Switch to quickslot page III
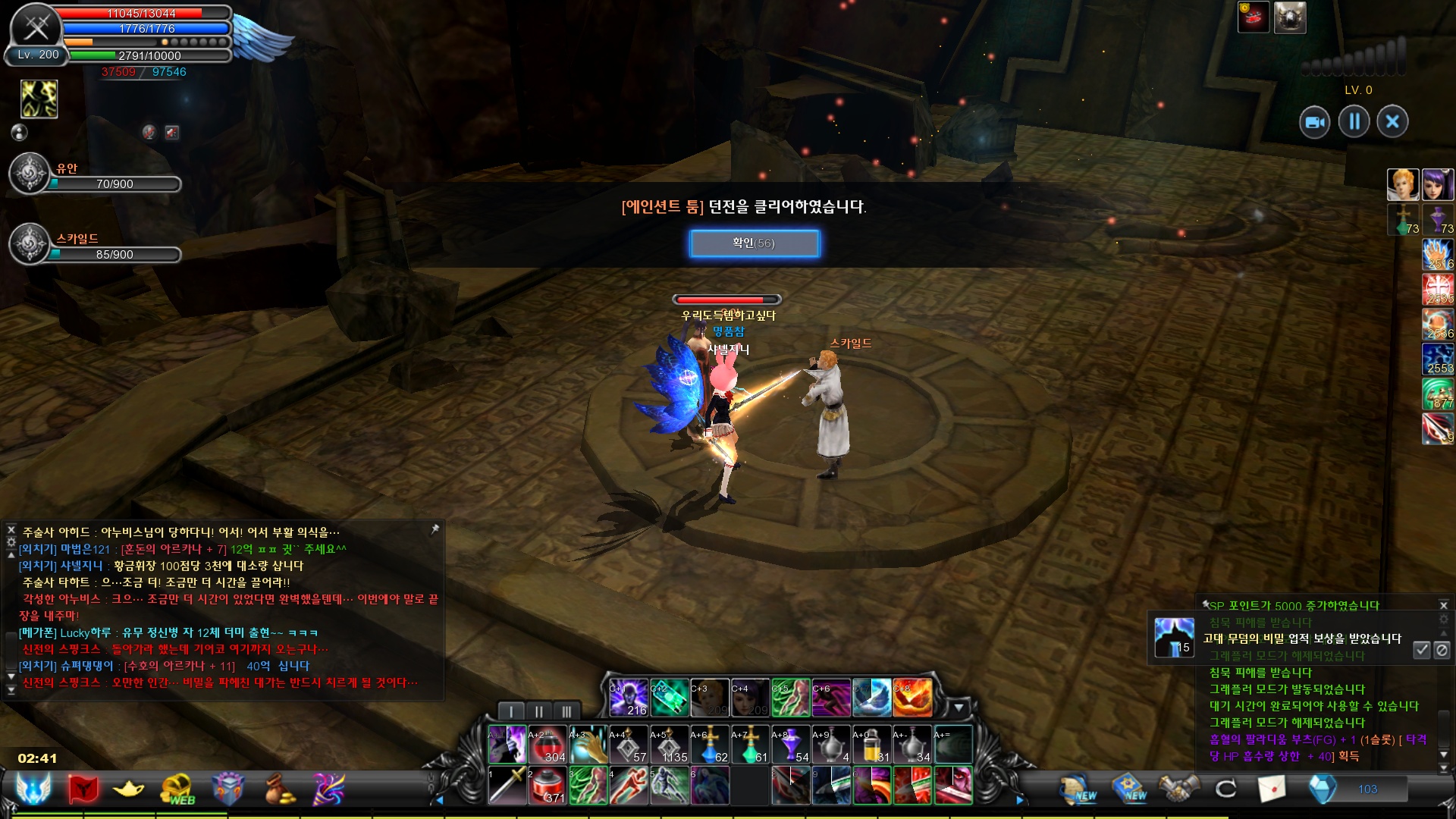 coord(566,711)
